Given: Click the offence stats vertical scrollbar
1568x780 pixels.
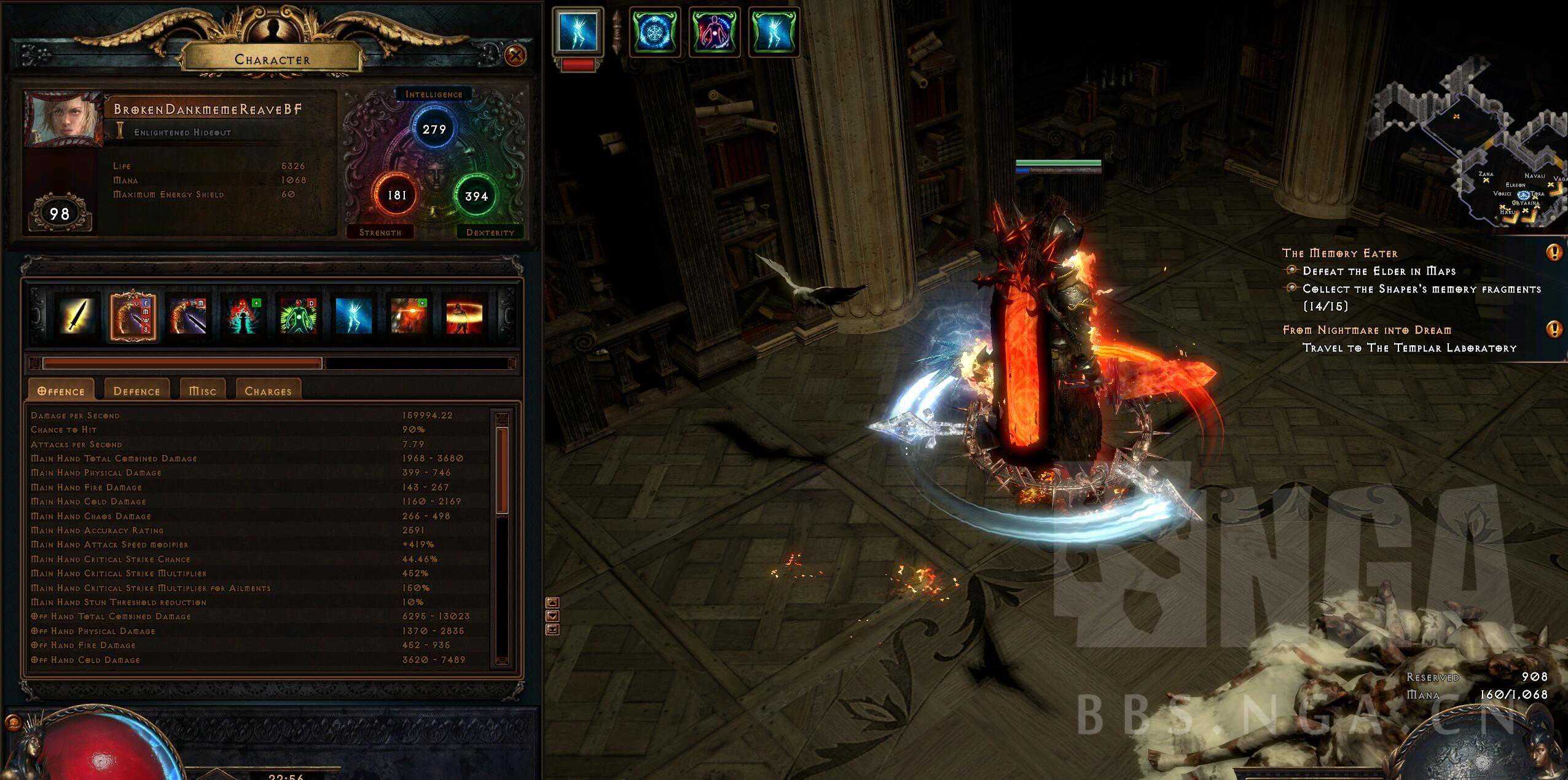Looking at the screenshot, I should tap(502, 470).
